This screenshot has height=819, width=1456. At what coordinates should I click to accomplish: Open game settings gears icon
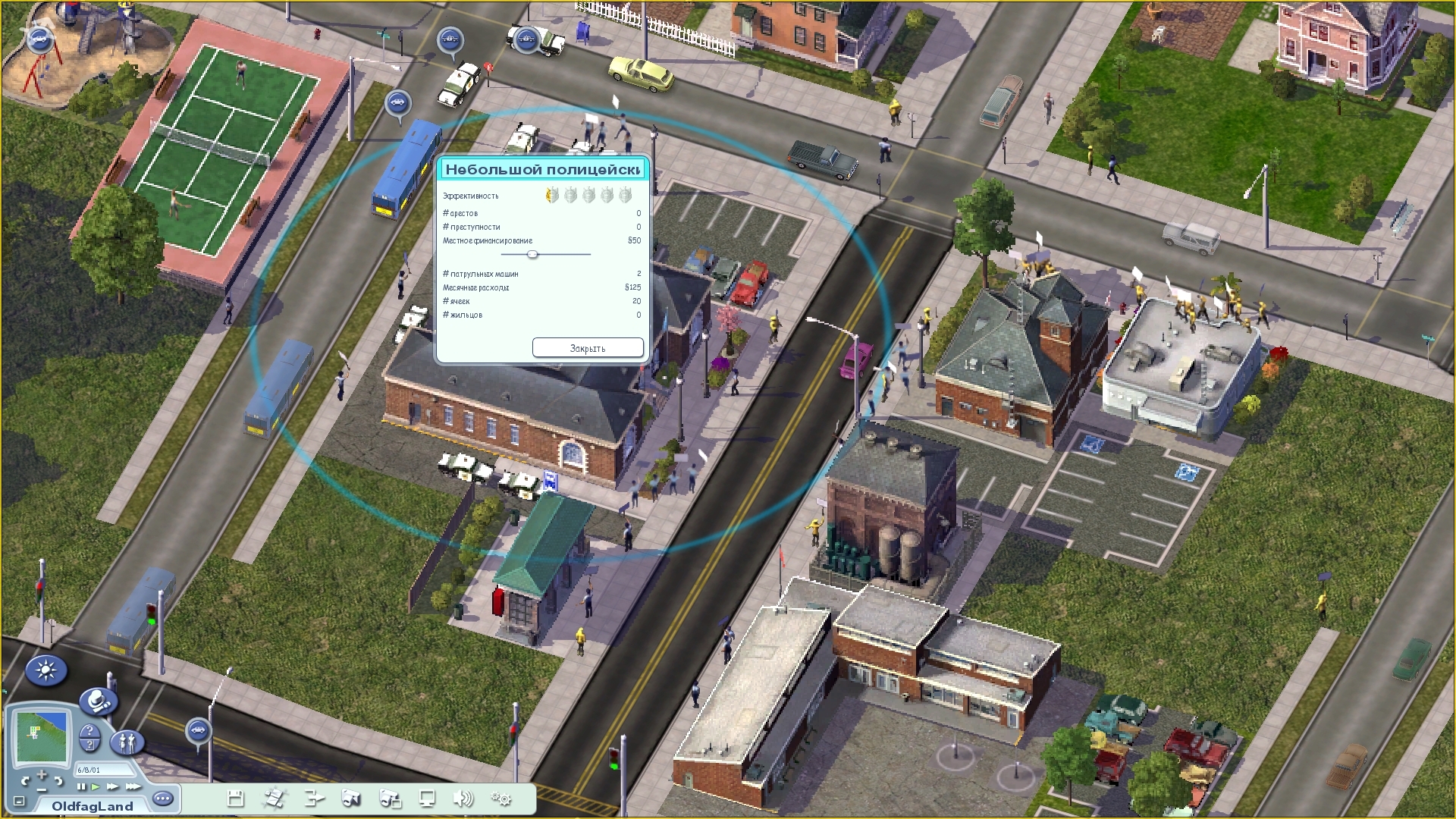tap(501, 798)
